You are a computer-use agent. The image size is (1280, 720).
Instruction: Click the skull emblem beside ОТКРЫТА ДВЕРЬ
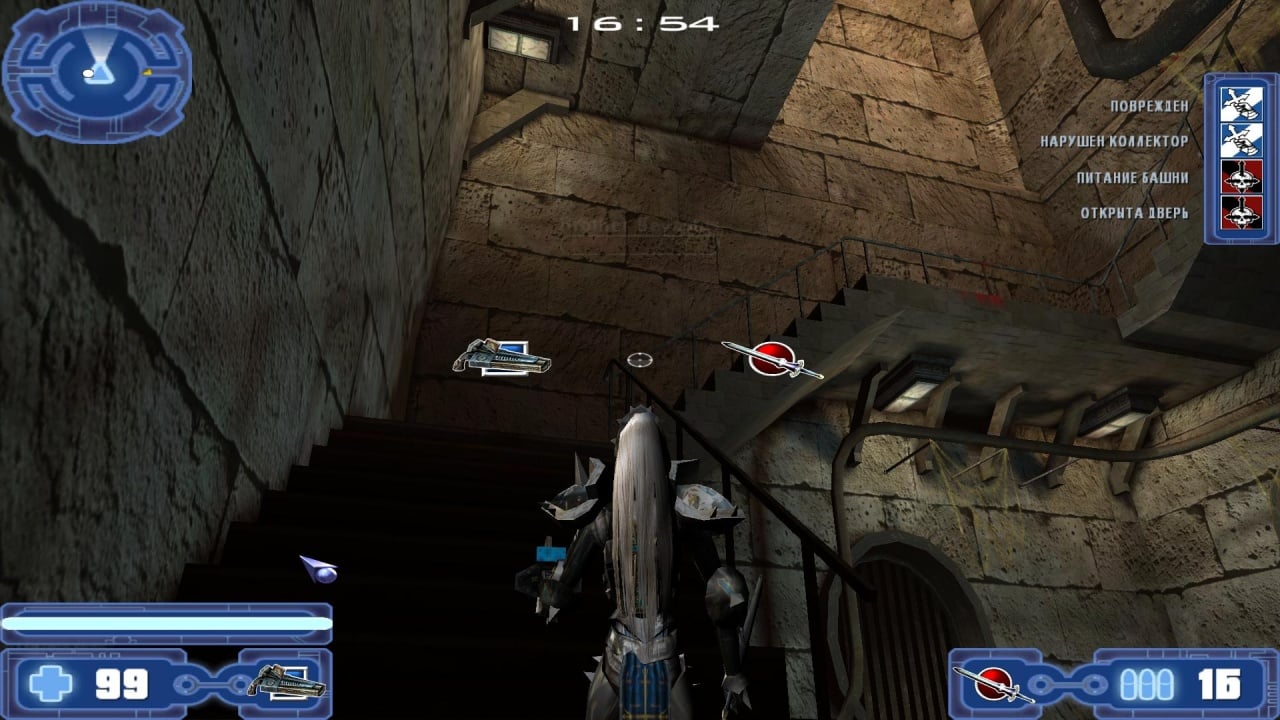point(1241,213)
